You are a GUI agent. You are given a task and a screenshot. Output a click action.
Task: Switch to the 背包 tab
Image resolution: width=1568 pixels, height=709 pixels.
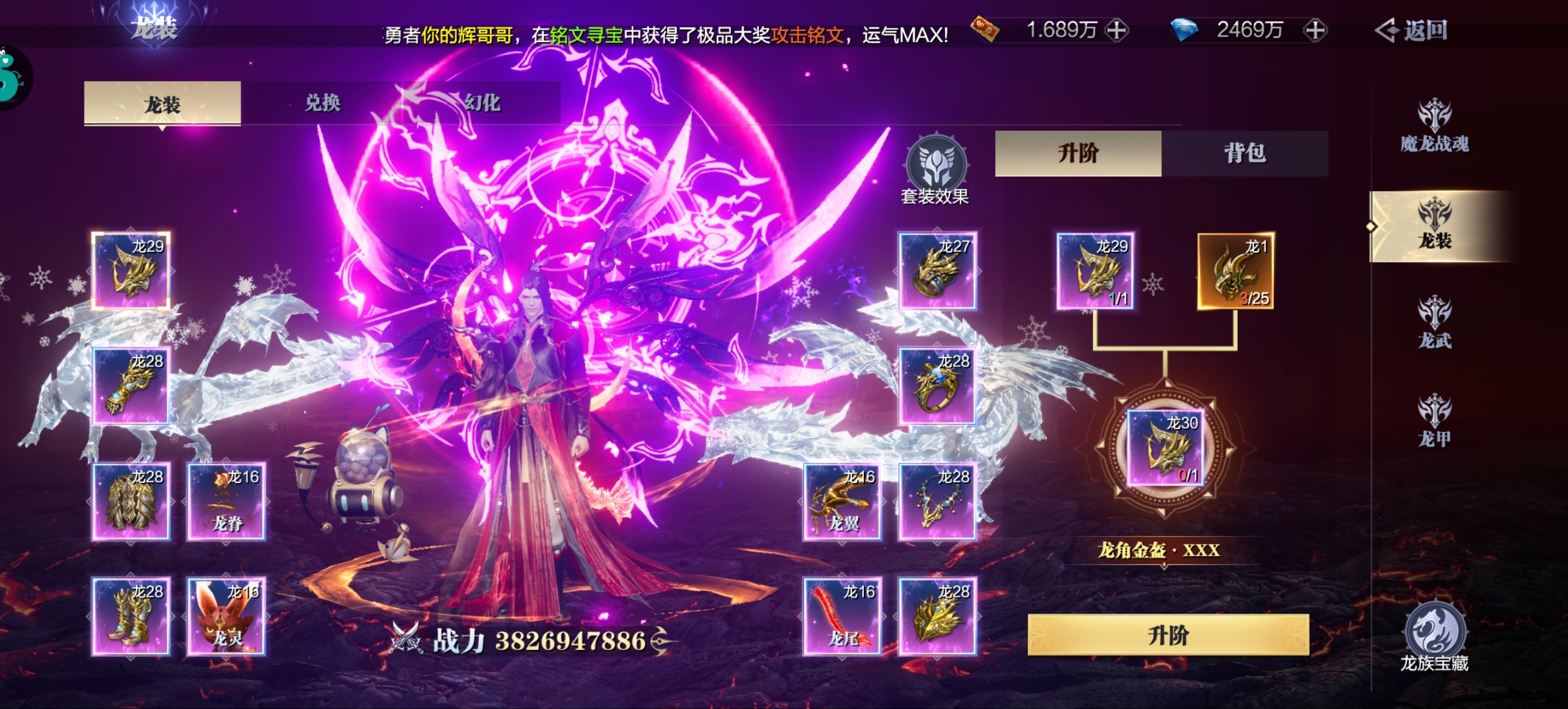pos(1245,154)
